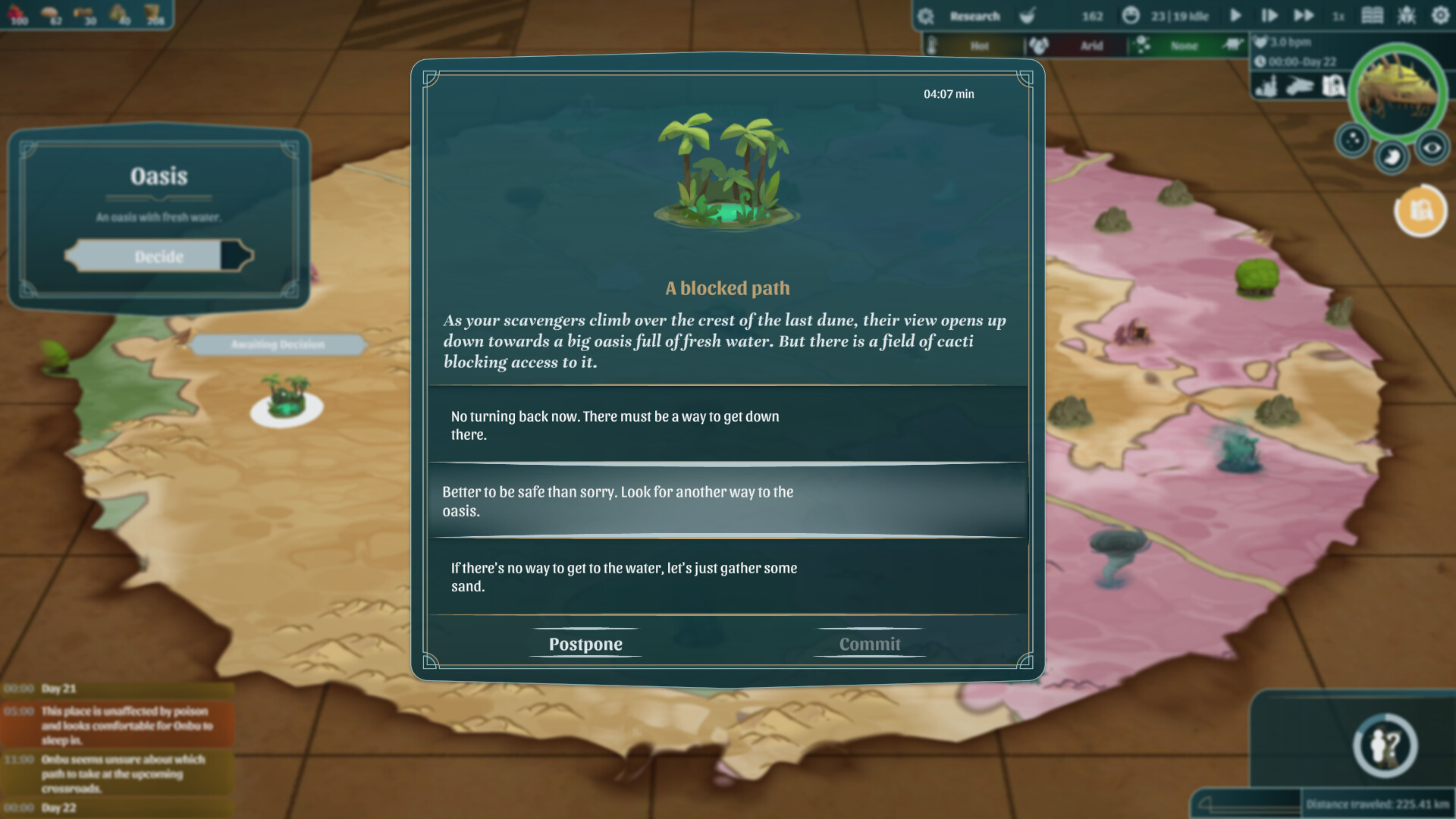This screenshot has width=1456, height=819.
Task: Select the Onbu head view icon
Action: 1300,87
